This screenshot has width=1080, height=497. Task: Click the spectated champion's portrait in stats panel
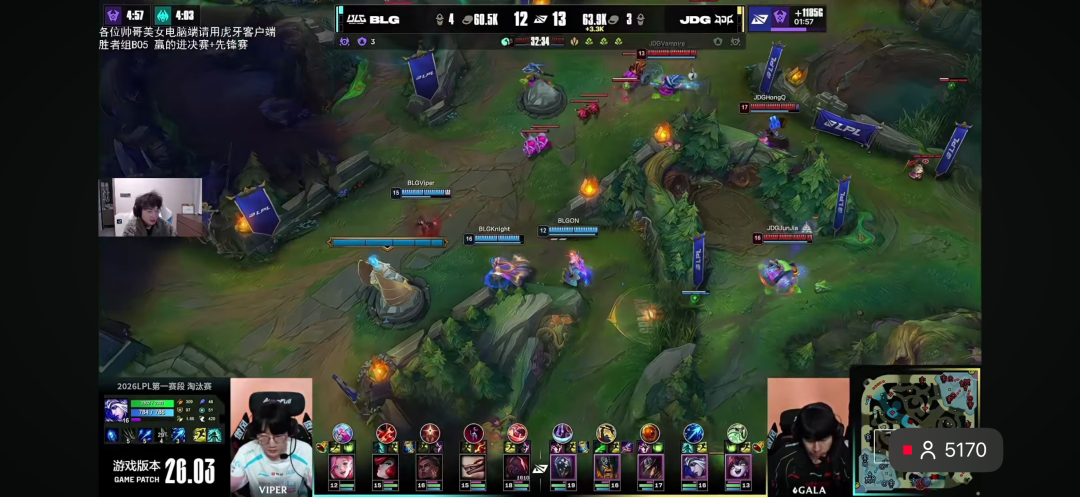116,410
